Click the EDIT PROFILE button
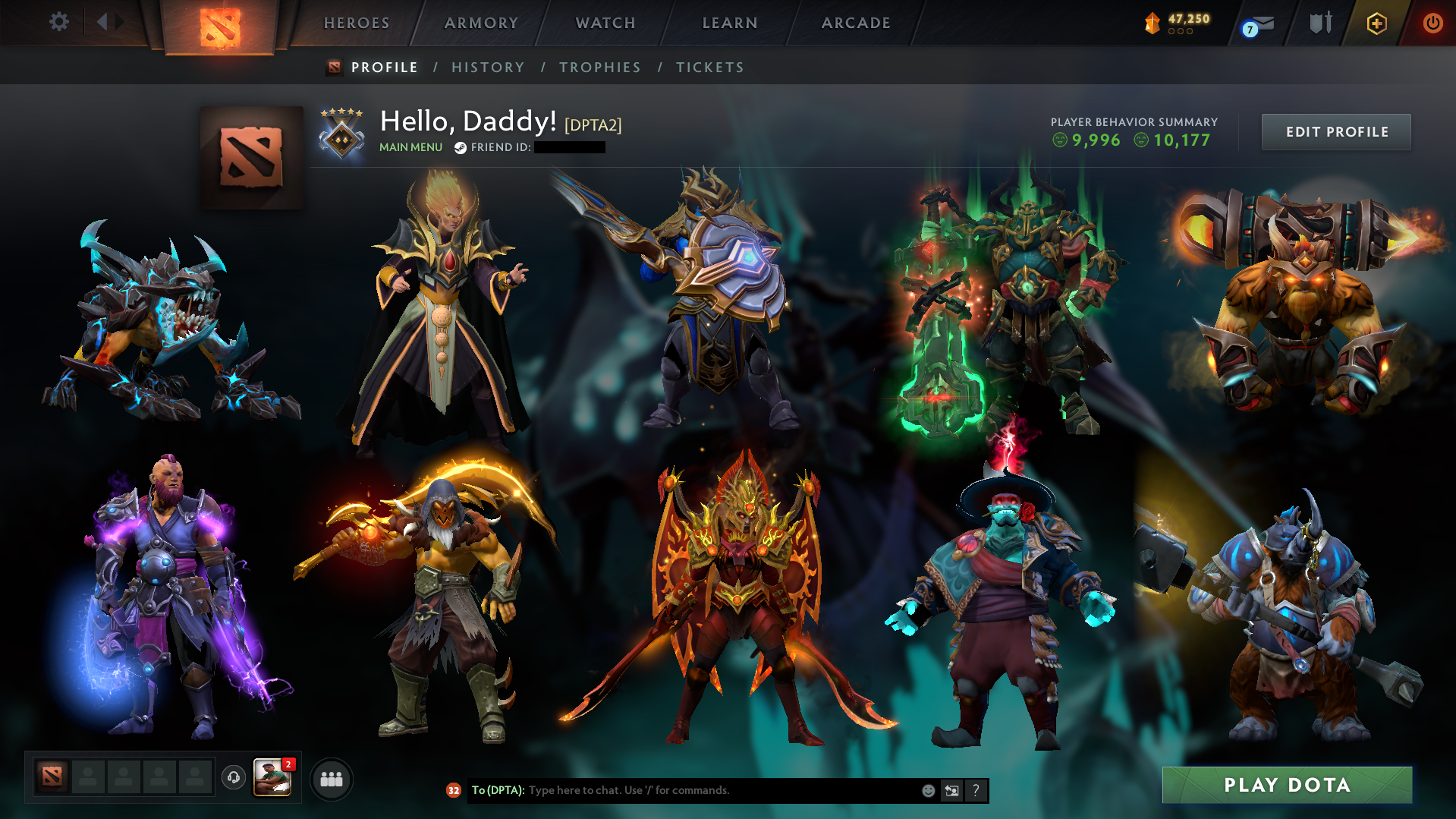Viewport: 1456px width, 819px height. coord(1335,131)
